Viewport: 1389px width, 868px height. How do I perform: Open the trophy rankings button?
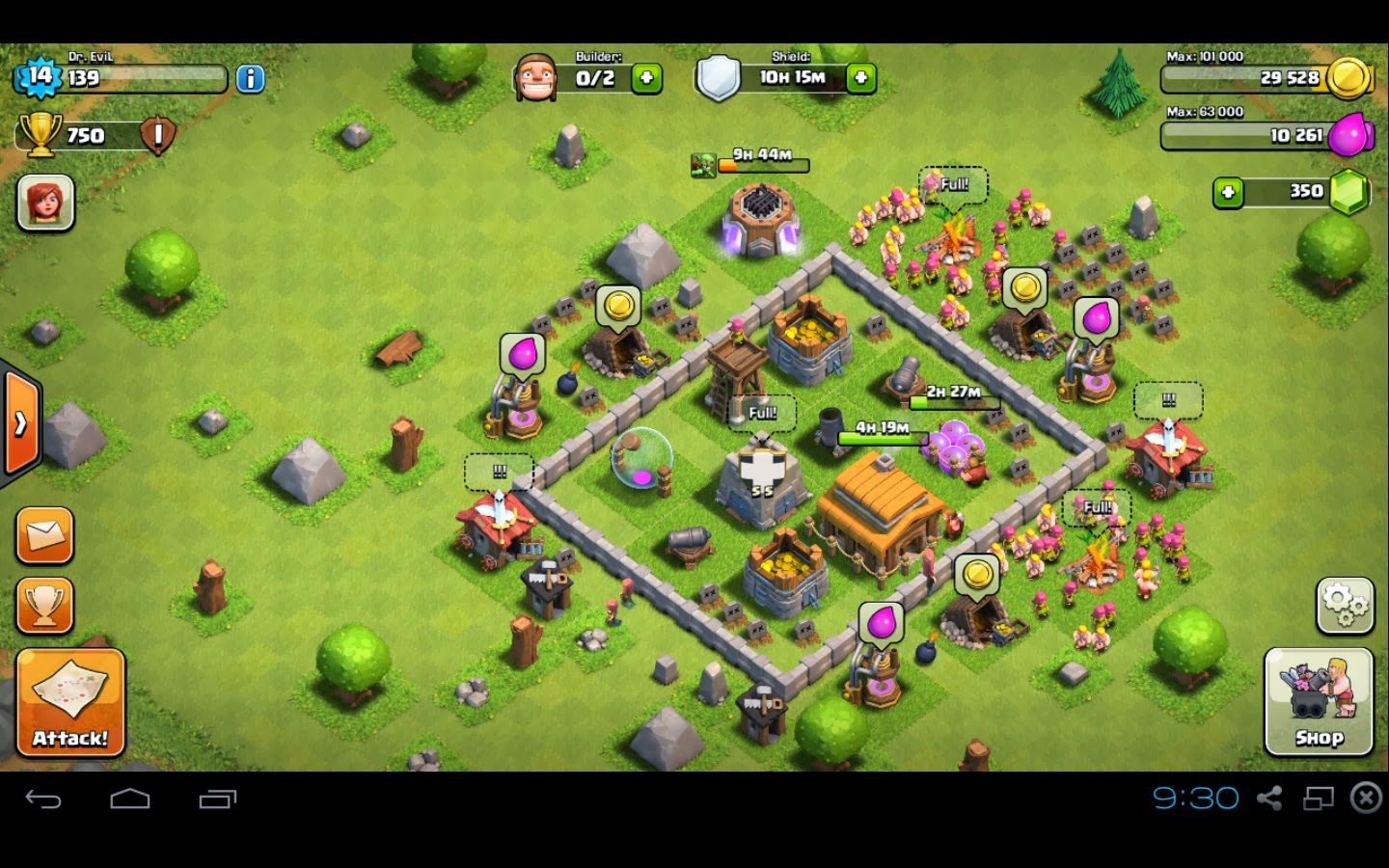(44, 606)
